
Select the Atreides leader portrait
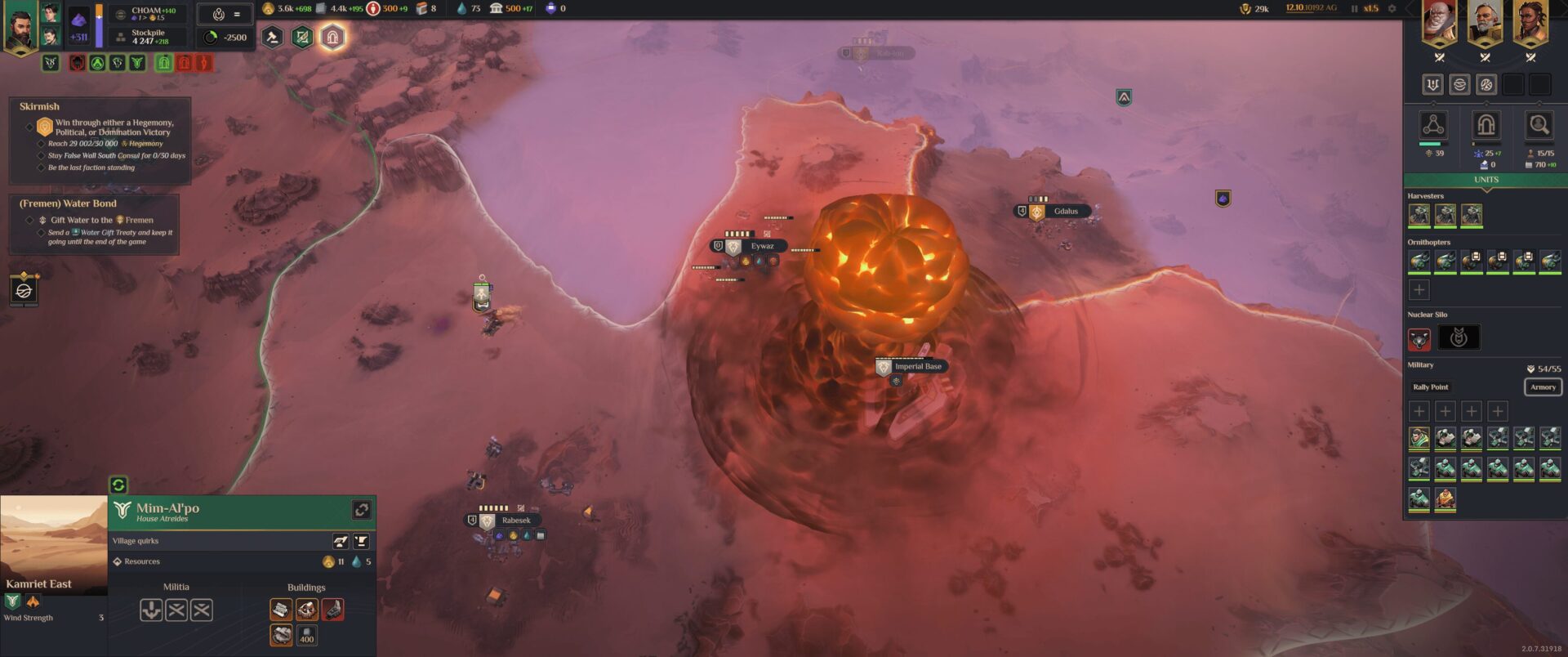[20, 26]
